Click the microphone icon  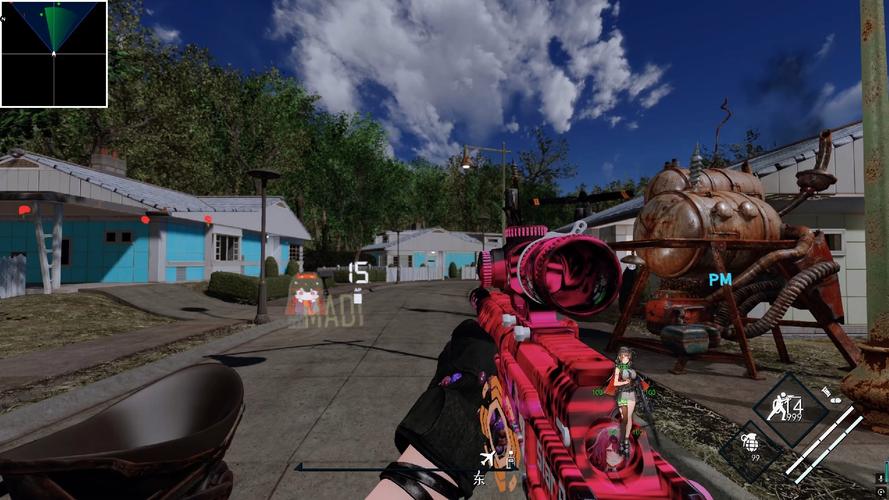[880, 478]
